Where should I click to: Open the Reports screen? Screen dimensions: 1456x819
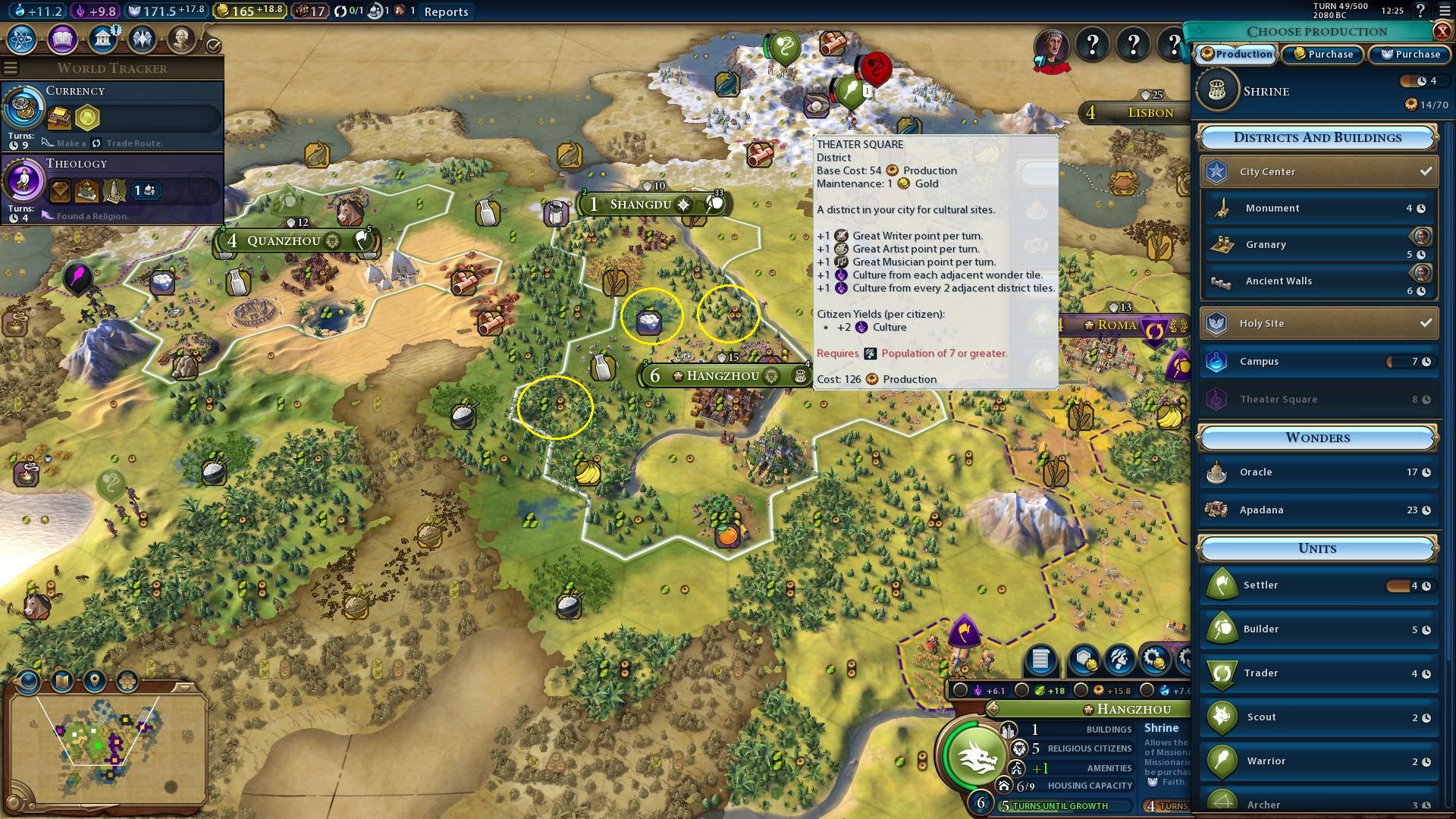pos(446,11)
